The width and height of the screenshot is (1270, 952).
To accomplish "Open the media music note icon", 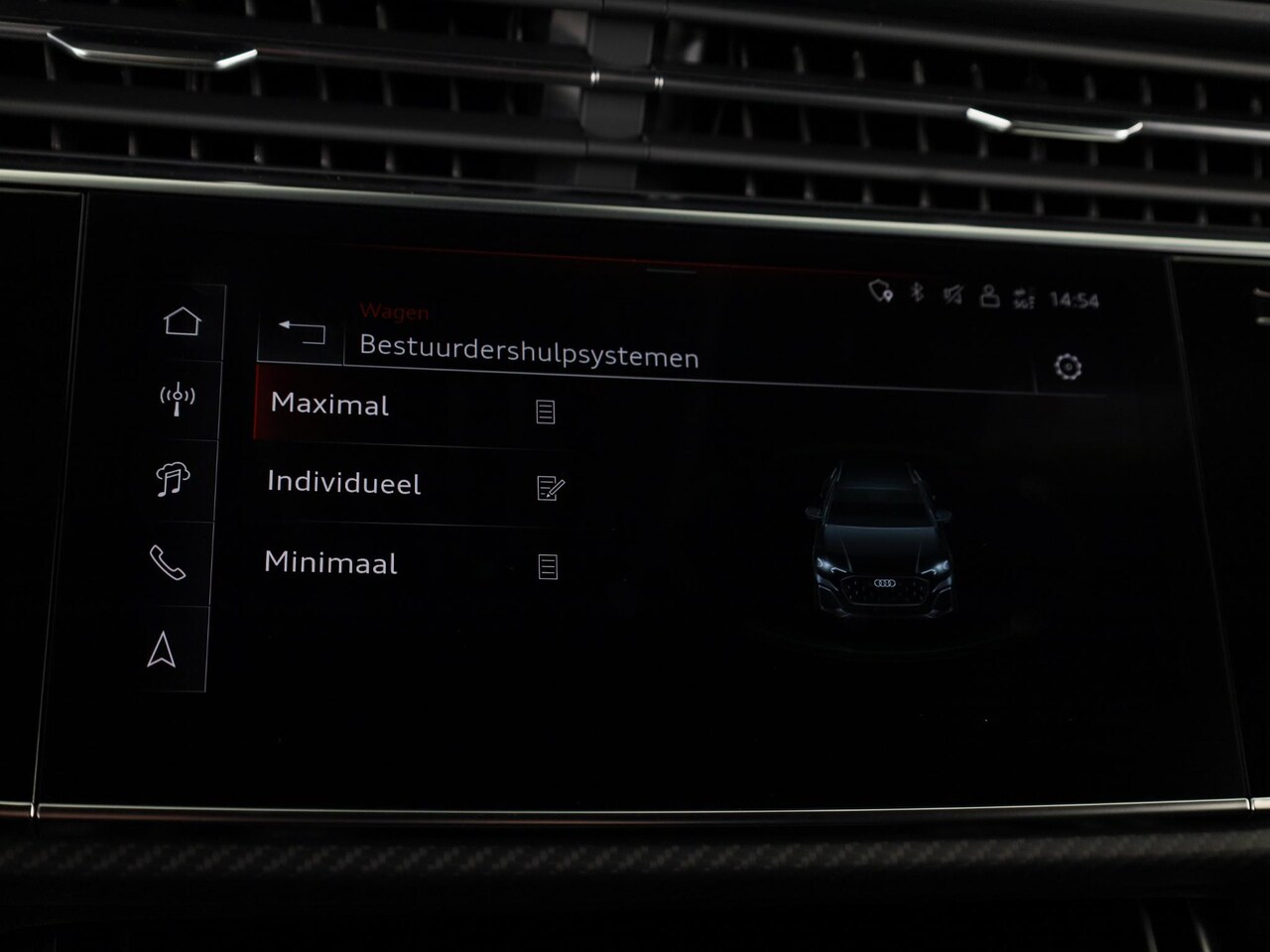I will point(173,479).
